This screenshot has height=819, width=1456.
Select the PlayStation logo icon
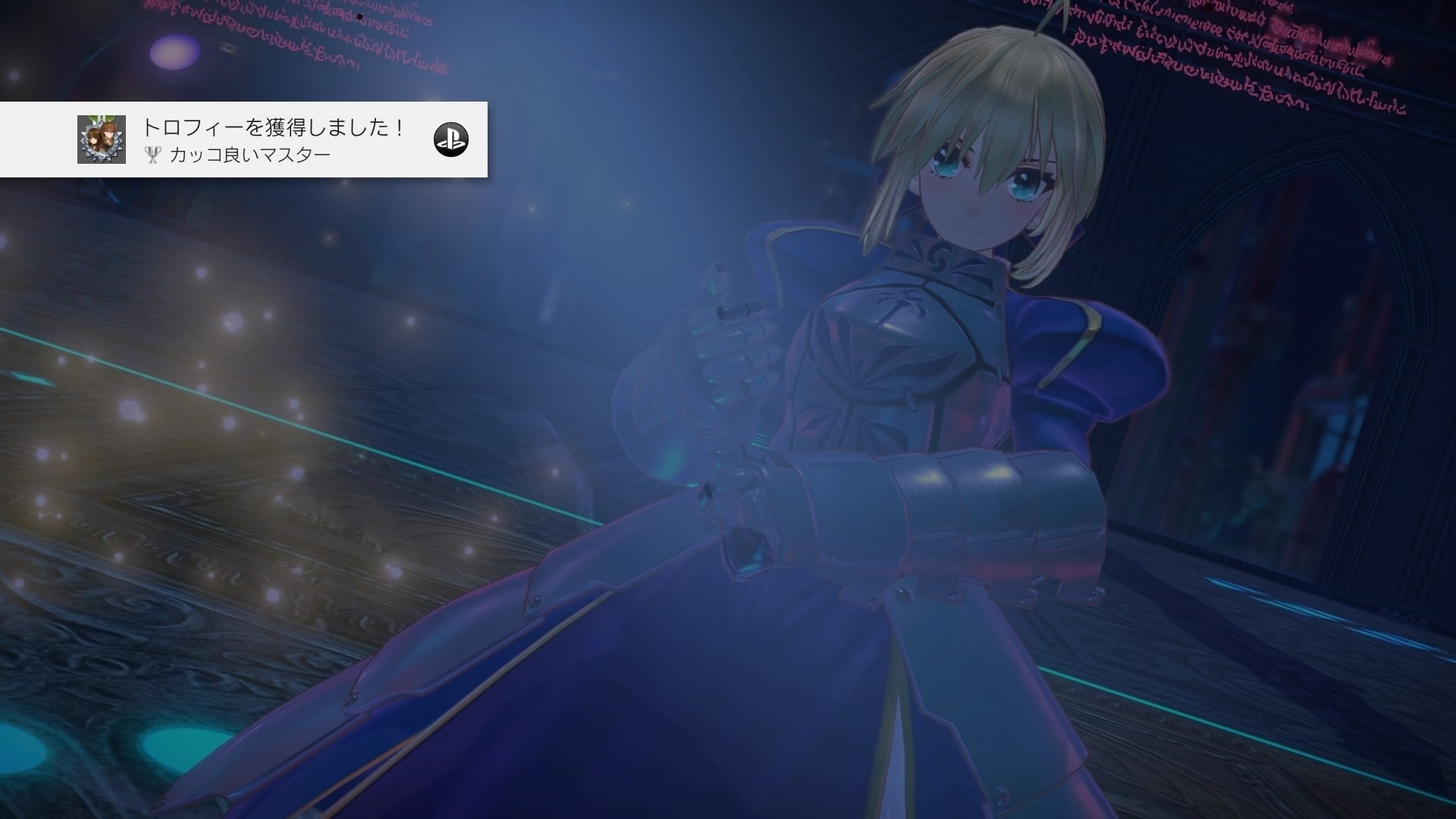pyautogui.click(x=453, y=140)
